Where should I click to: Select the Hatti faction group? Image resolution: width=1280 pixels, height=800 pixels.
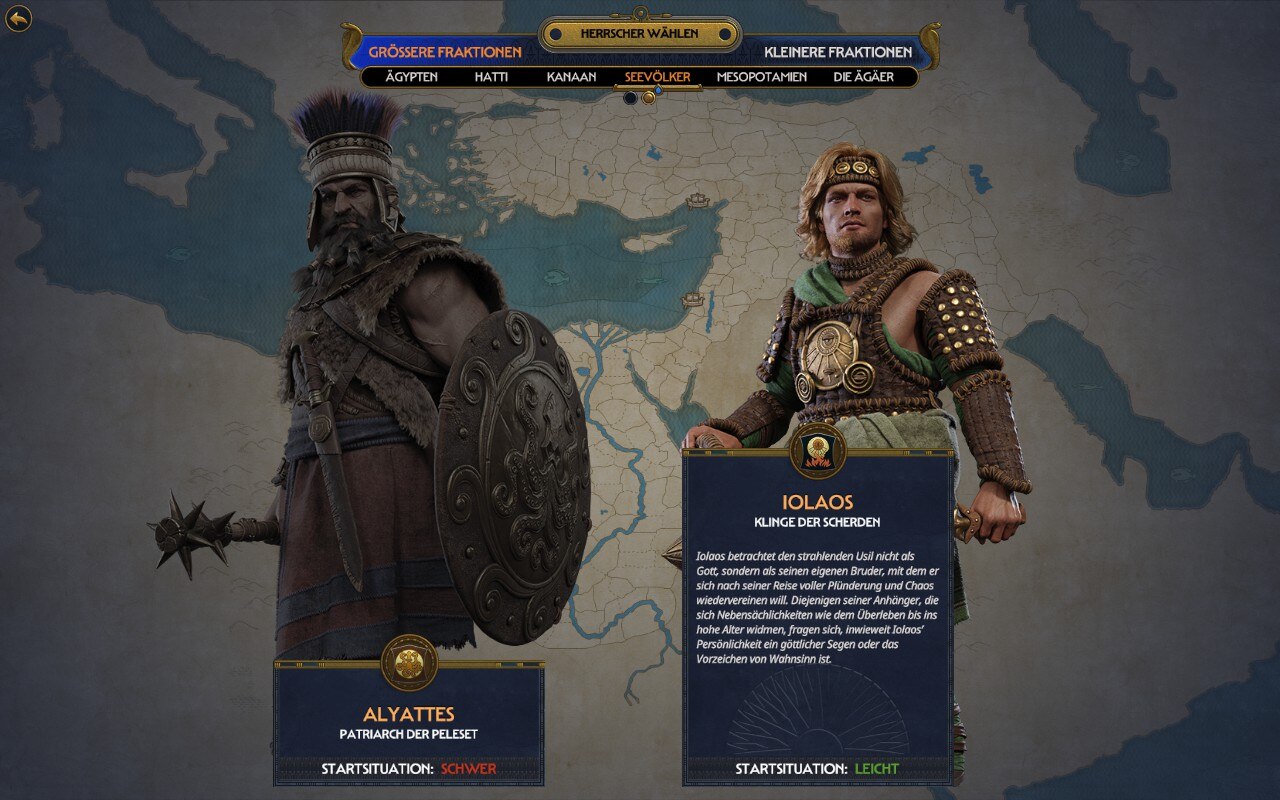[492, 77]
